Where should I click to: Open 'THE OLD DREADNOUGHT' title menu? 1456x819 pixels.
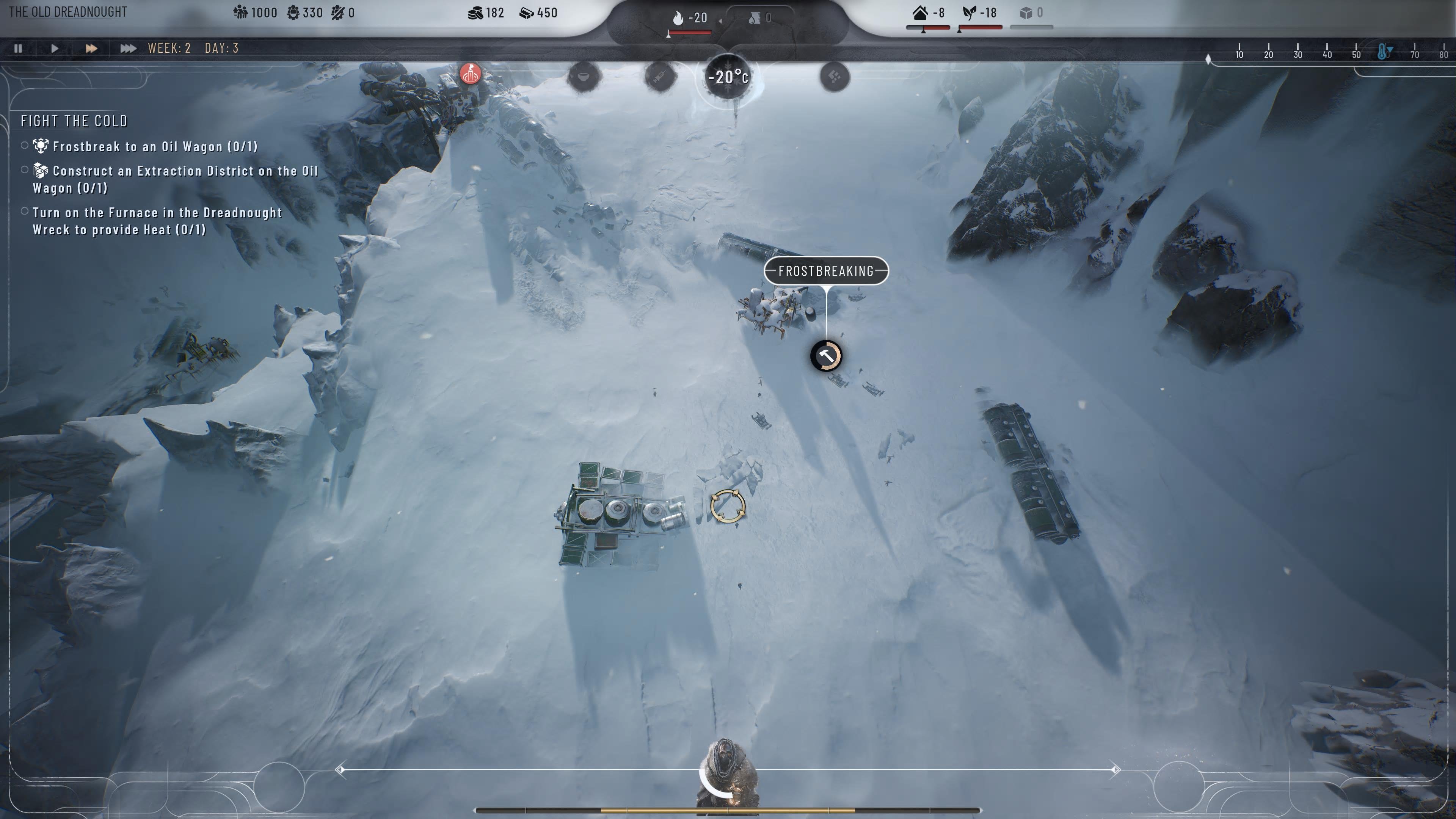click(69, 12)
